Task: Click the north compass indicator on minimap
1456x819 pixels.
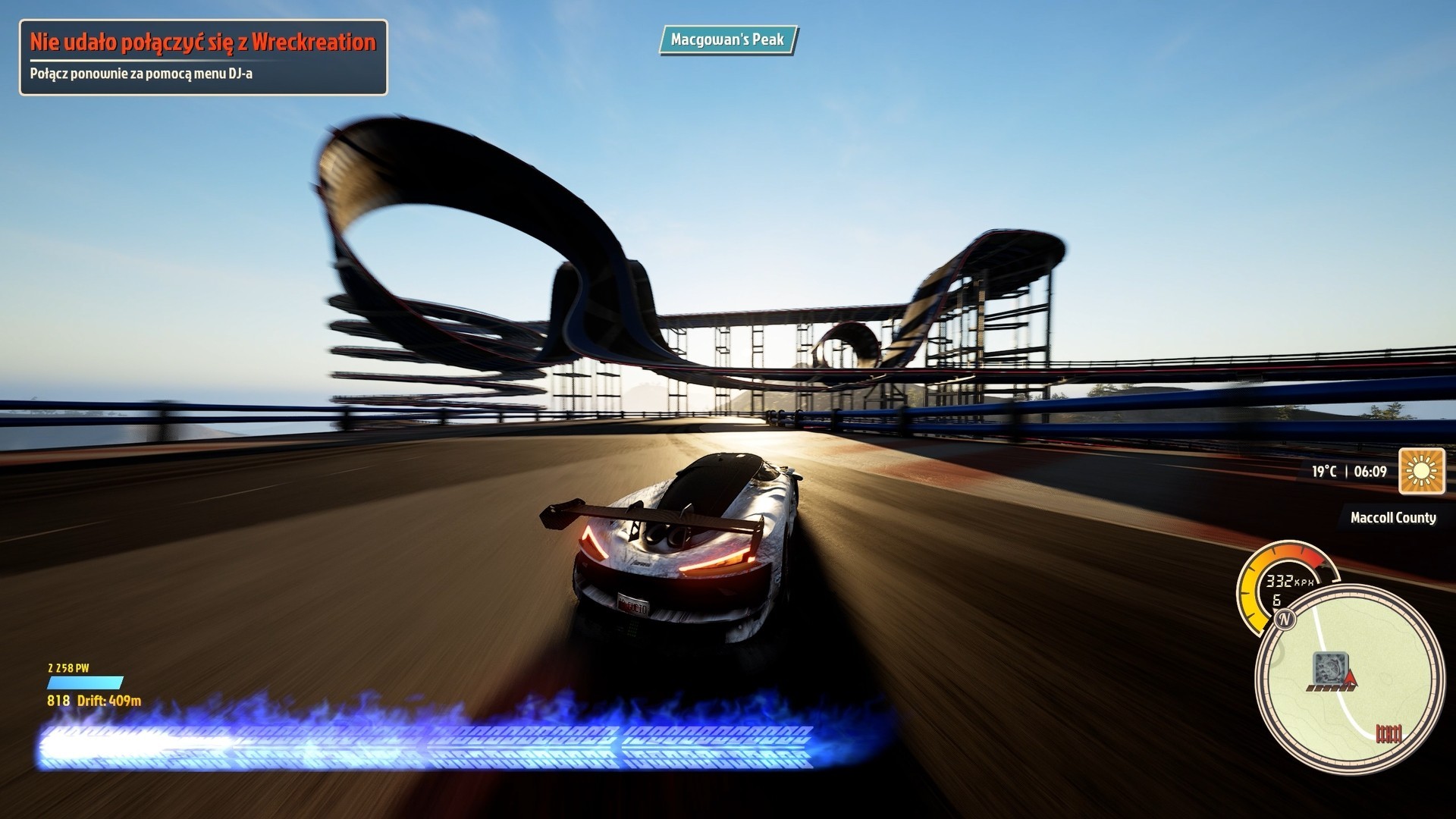Action: click(x=1285, y=620)
